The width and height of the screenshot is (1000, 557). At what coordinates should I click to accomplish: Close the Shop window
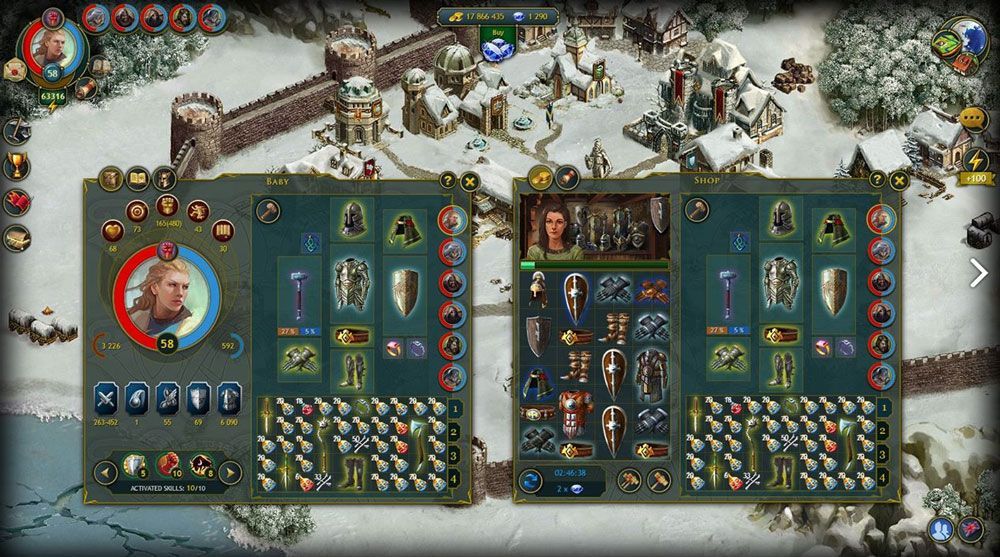(x=899, y=180)
